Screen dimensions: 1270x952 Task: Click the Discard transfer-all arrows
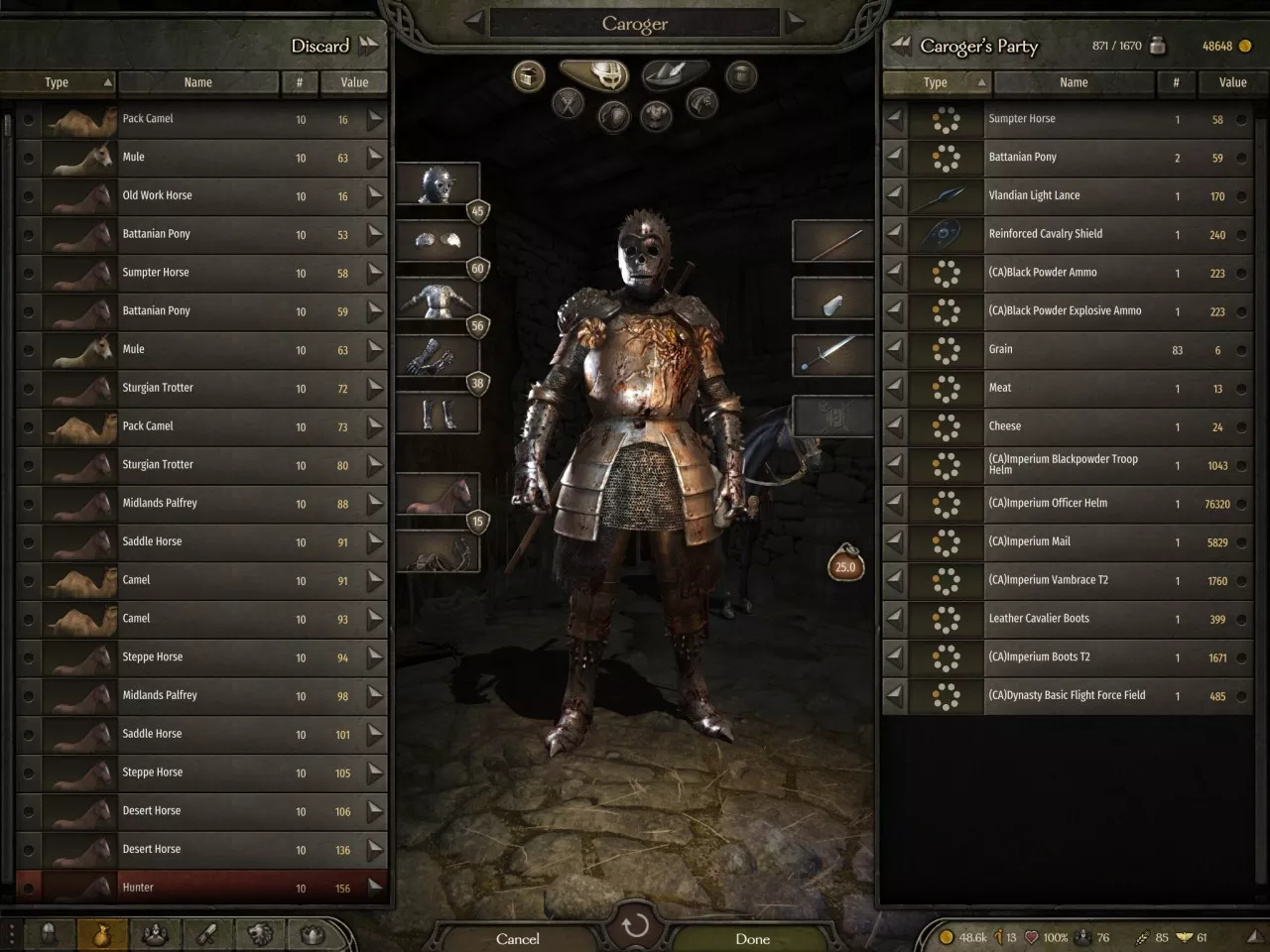point(369,45)
